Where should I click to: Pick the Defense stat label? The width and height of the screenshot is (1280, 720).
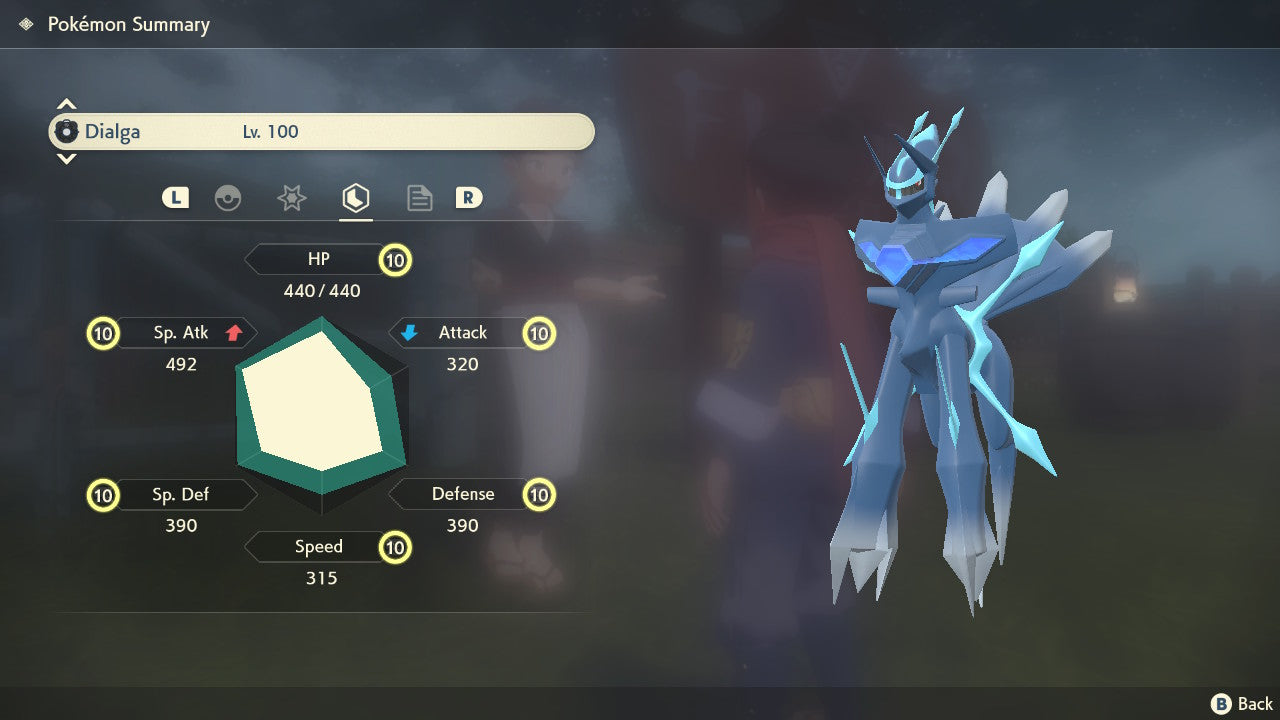point(462,494)
